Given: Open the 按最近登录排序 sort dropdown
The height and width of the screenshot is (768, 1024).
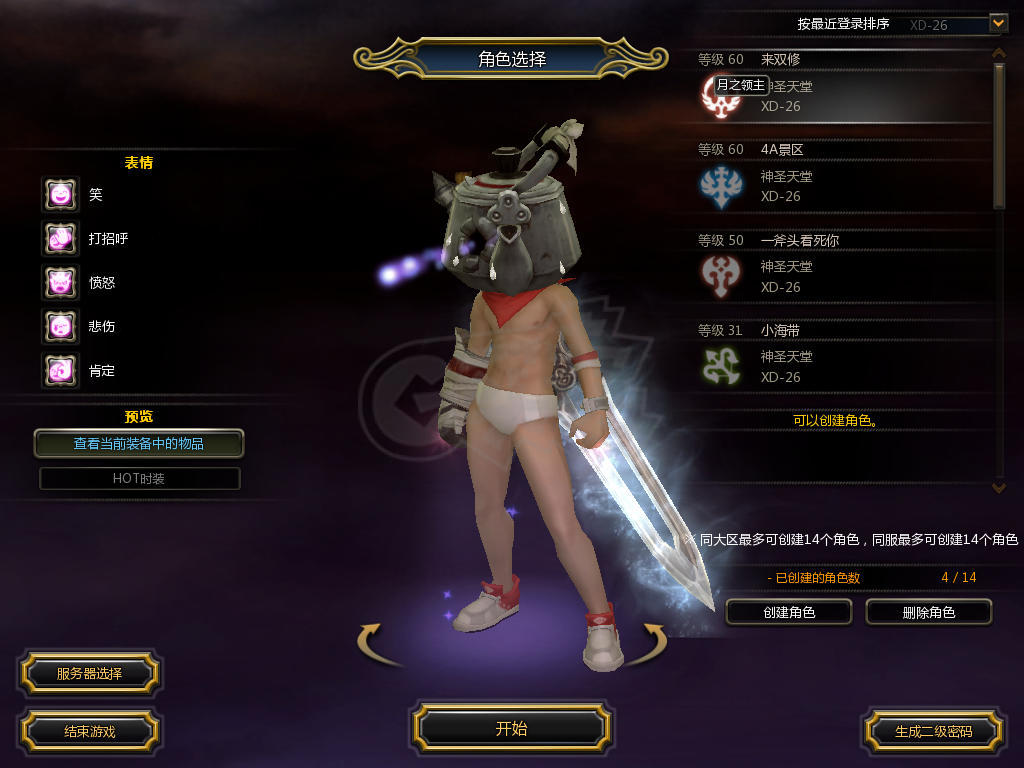Looking at the screenshot, I should pyautogui.click(x=997, y=23).
